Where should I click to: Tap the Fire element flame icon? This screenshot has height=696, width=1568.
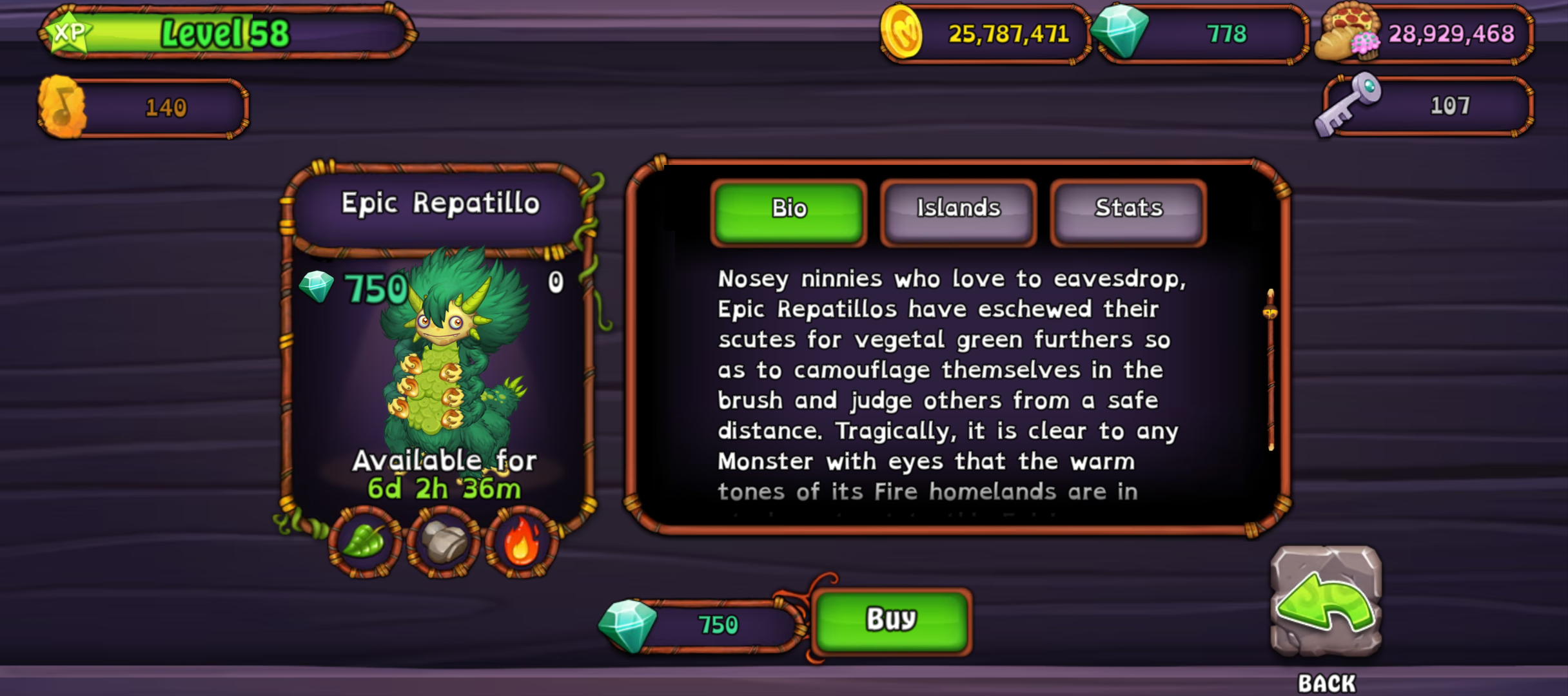coord(521,541)
